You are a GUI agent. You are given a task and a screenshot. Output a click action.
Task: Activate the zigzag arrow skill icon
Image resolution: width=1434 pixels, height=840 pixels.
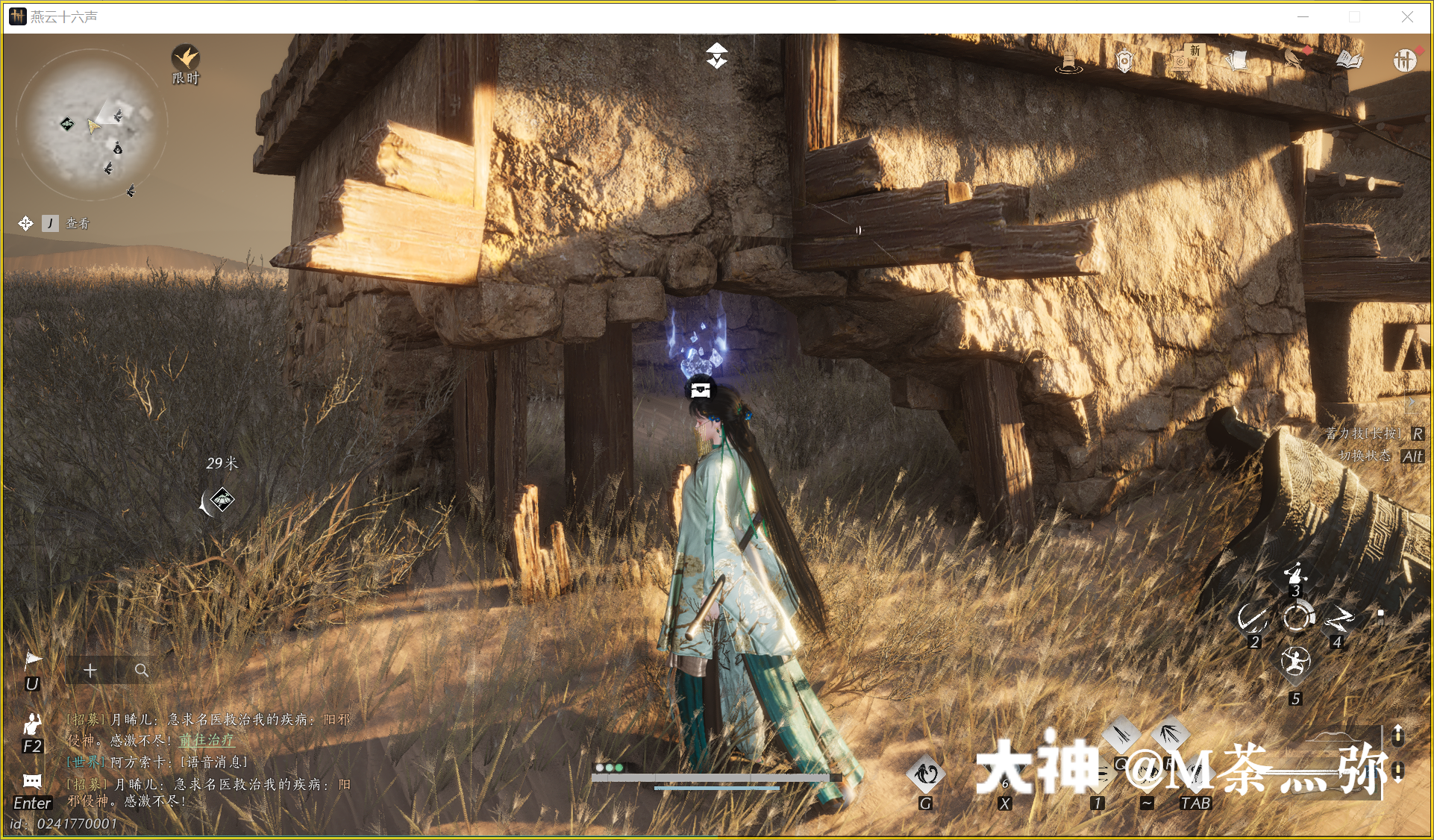click(x=1339, y=618)
